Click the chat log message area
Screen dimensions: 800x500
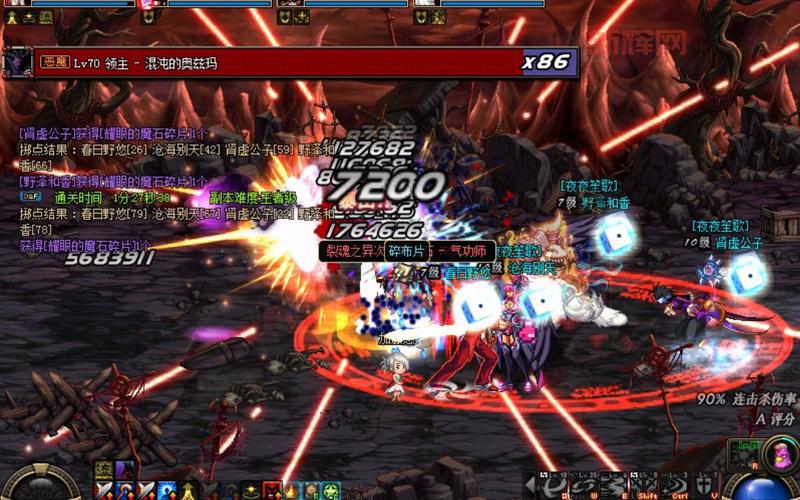[110, 190]
